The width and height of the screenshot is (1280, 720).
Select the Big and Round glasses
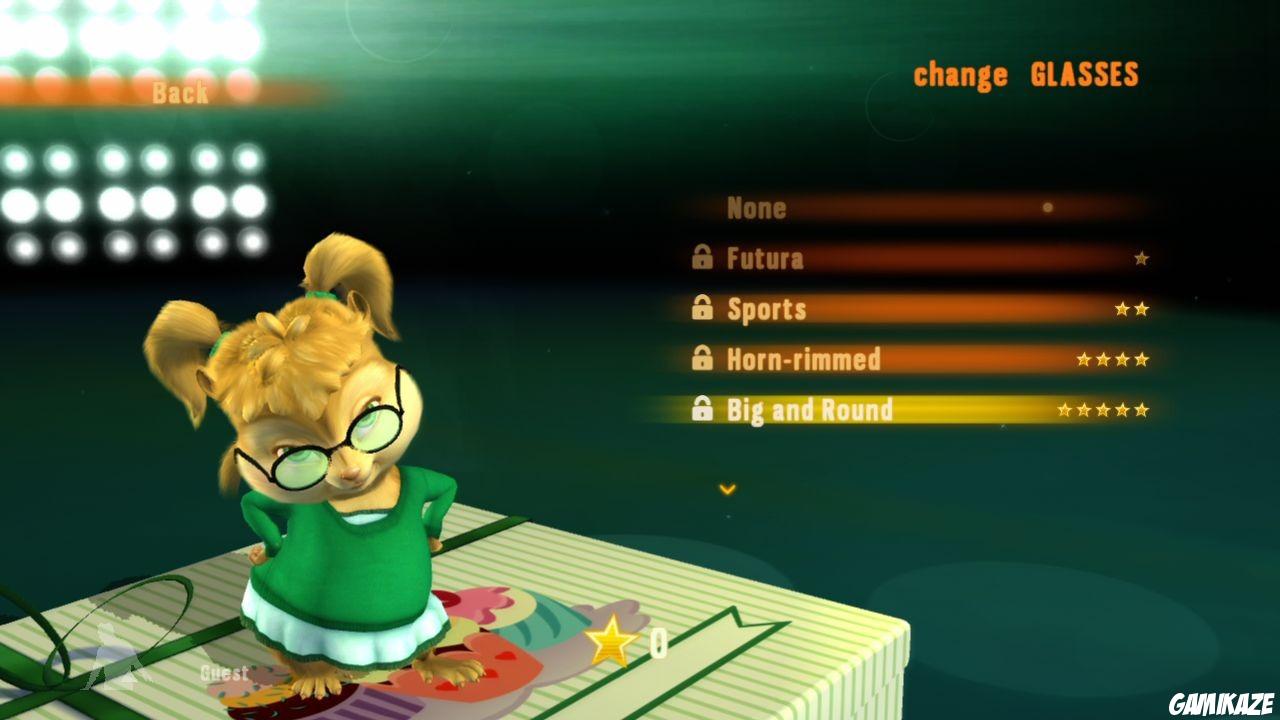[x=810, y=411]
